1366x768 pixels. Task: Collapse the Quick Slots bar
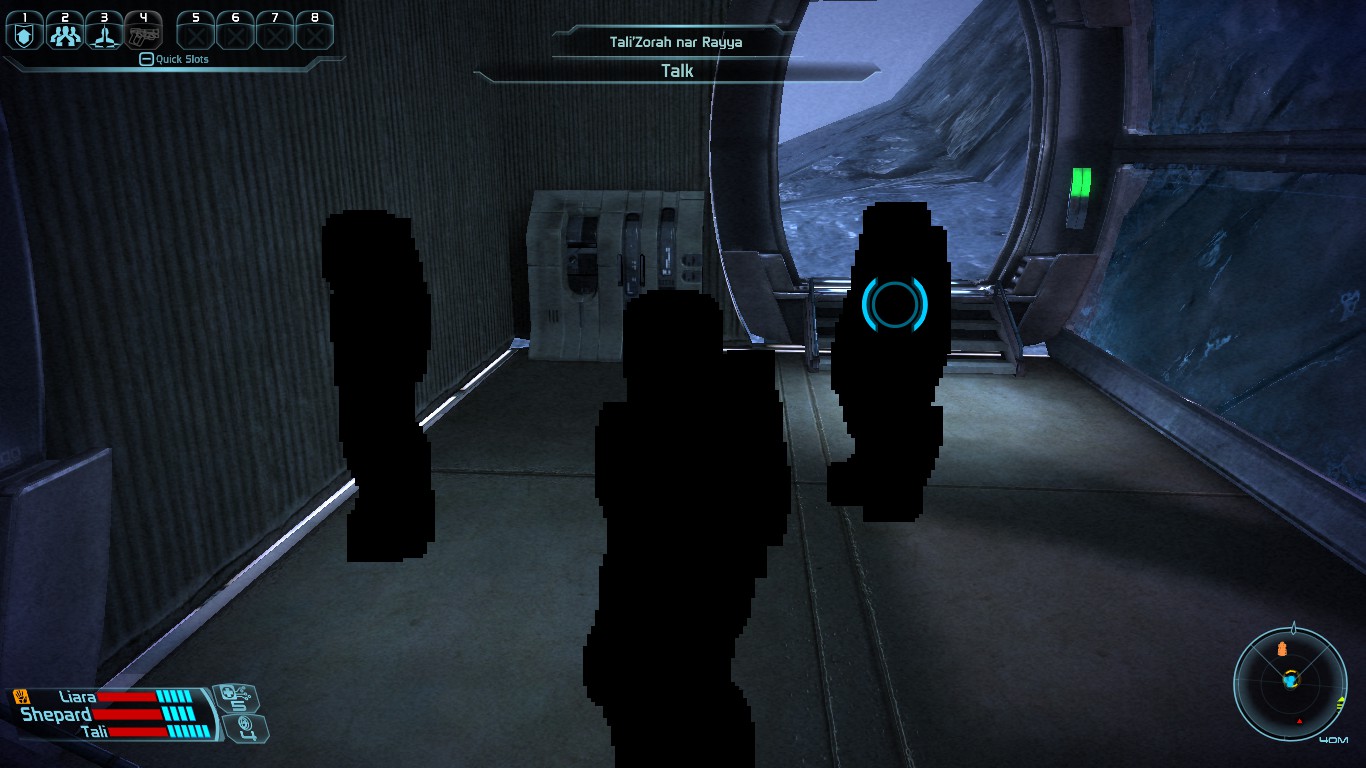pos(146,59)
